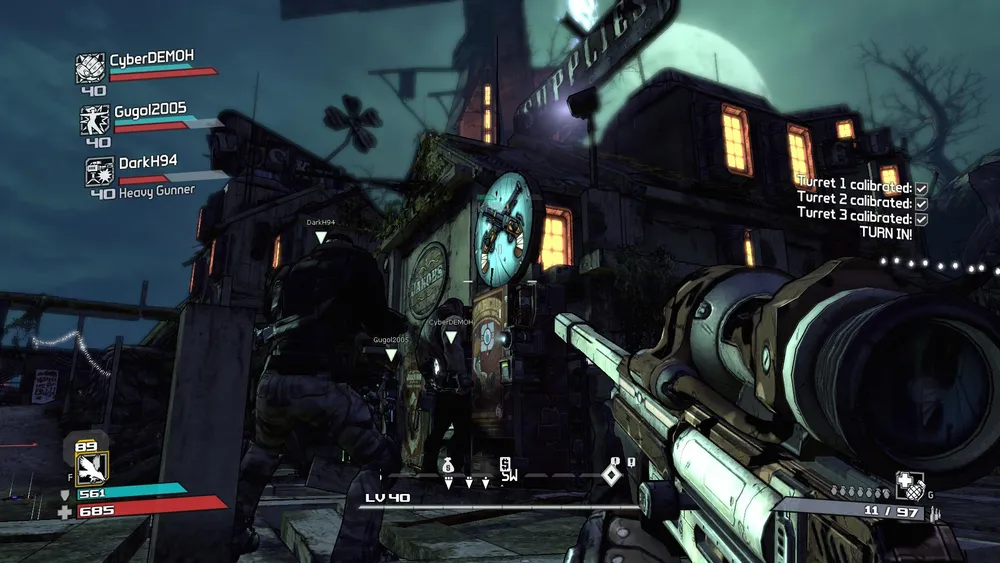Select Gugol2005's class portrait icon
Screen dimensions: 1000x563
(x=95, y=120)
